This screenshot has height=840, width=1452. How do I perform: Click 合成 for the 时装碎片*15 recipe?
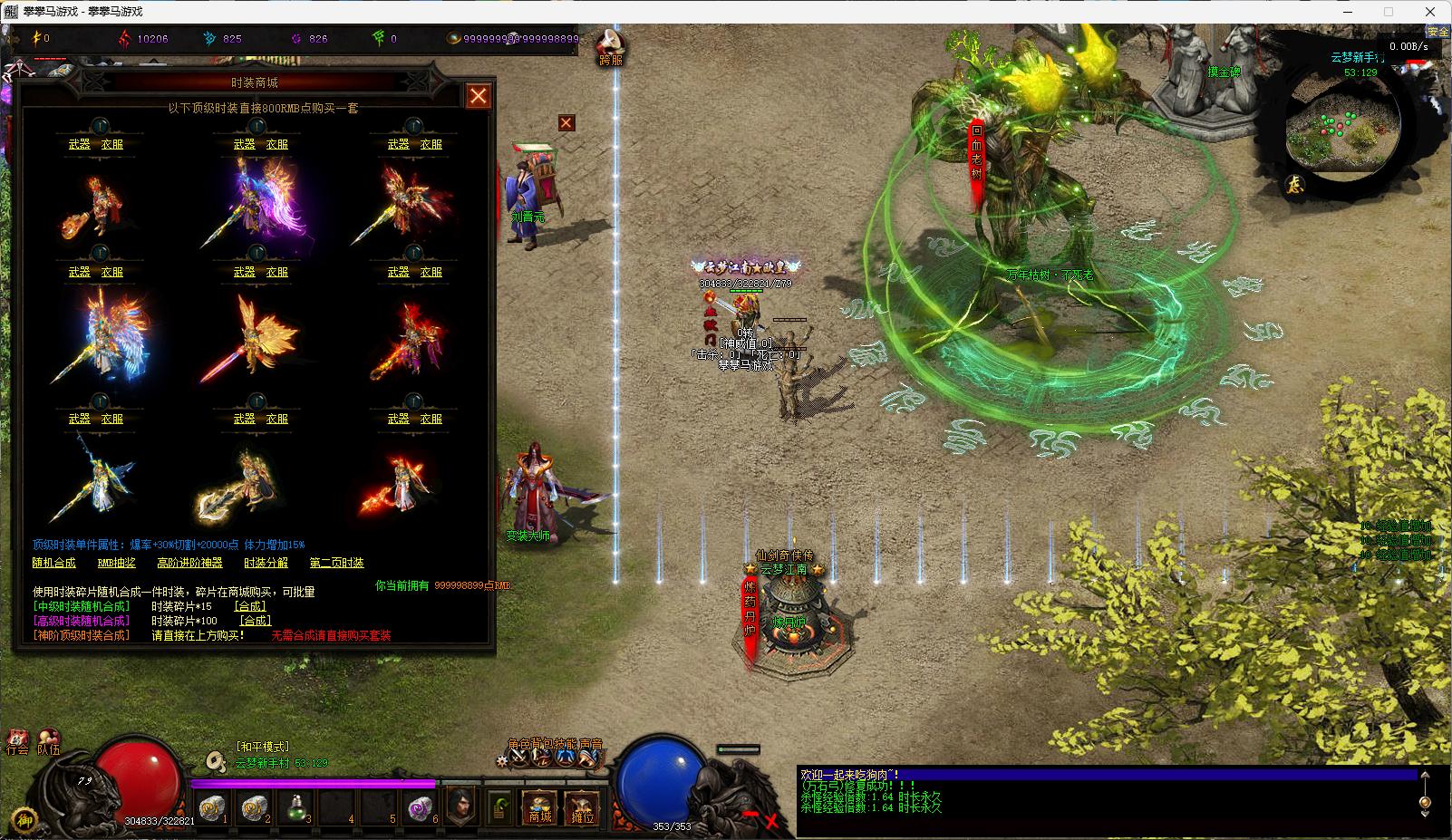[x=249, y=606]
